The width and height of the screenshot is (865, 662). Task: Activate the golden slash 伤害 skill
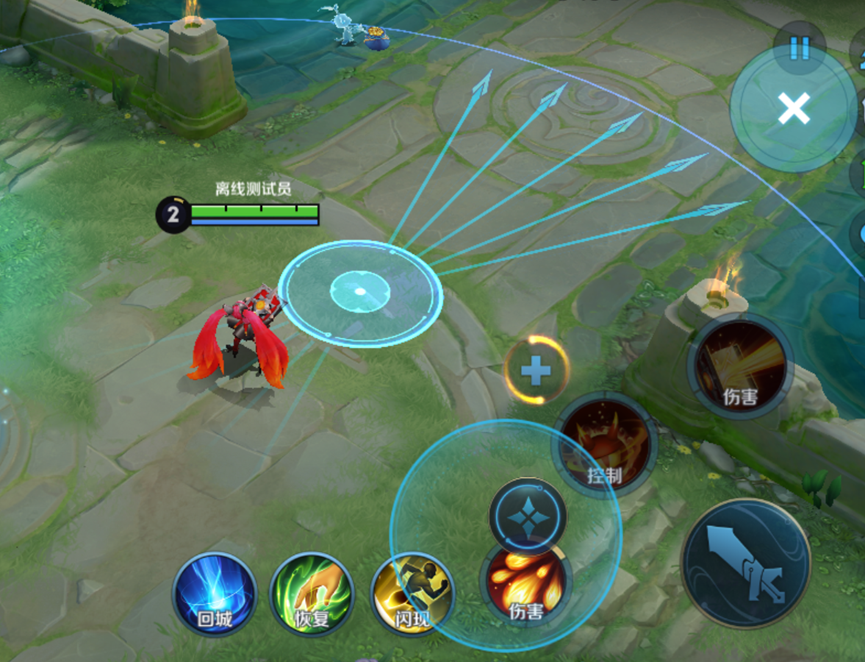[740, 366]
